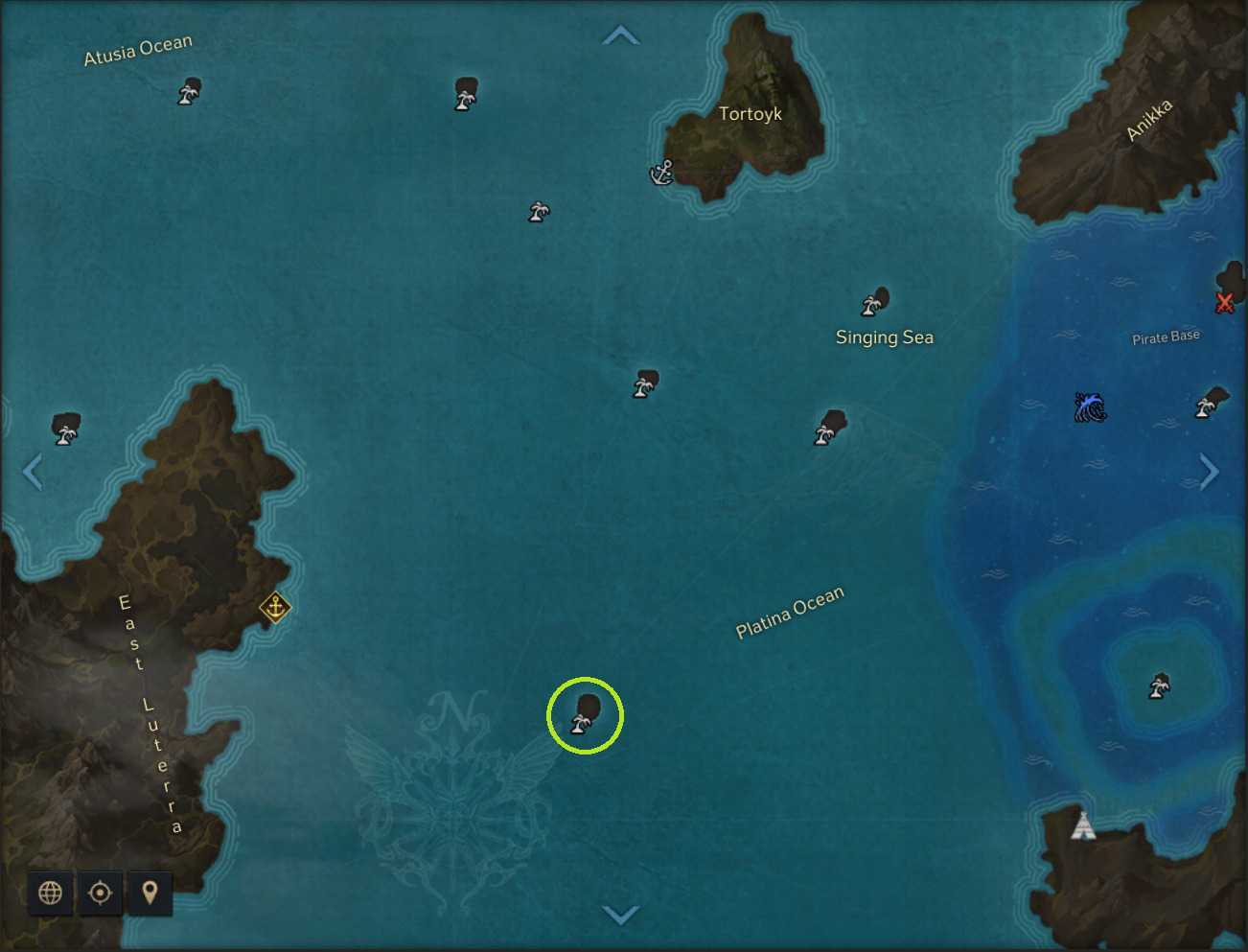This screenshot has height=952, width=1248.
Task: Open the world map globe button
Action: point(51,893)
